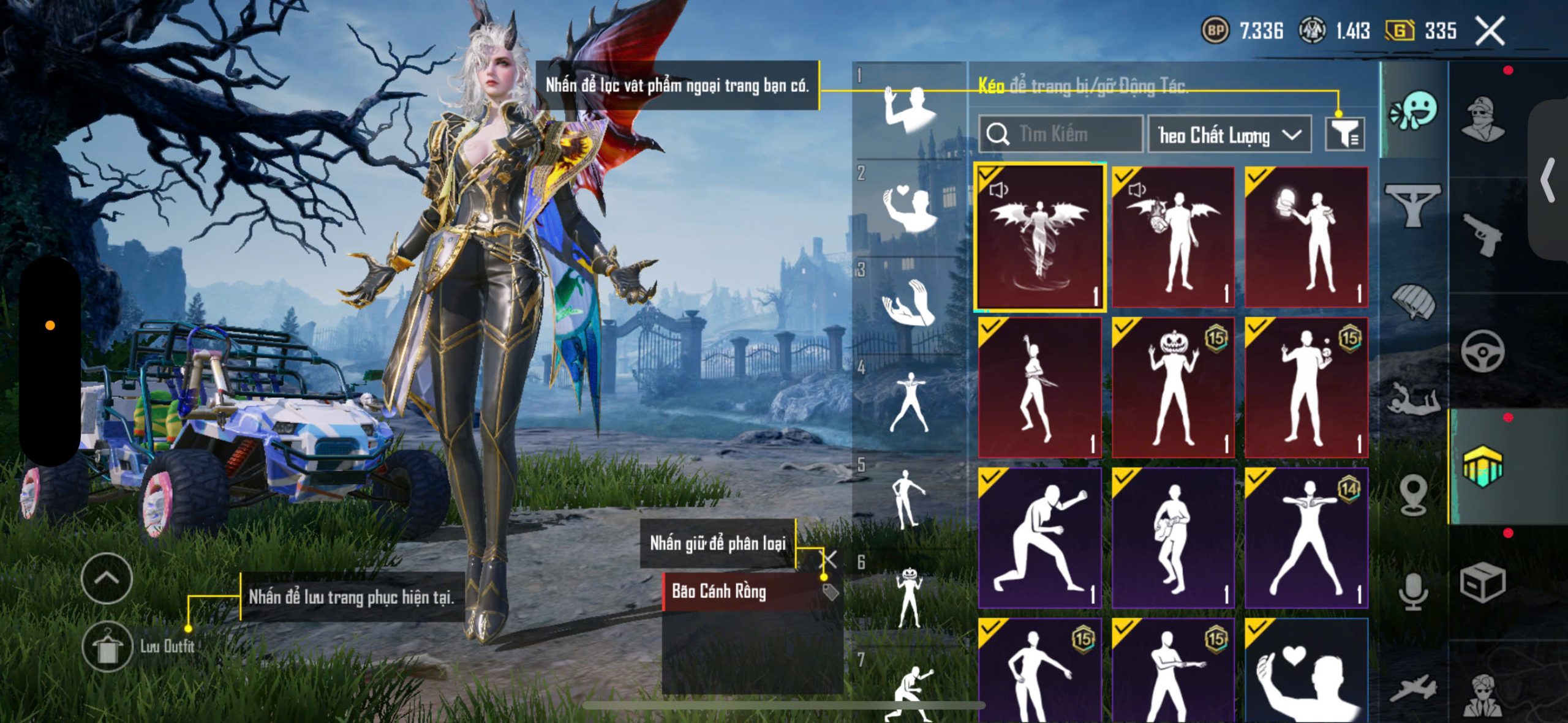Close the inventory screen with the X
This screenshot has height=723, width=1568.
[1490, 31]
